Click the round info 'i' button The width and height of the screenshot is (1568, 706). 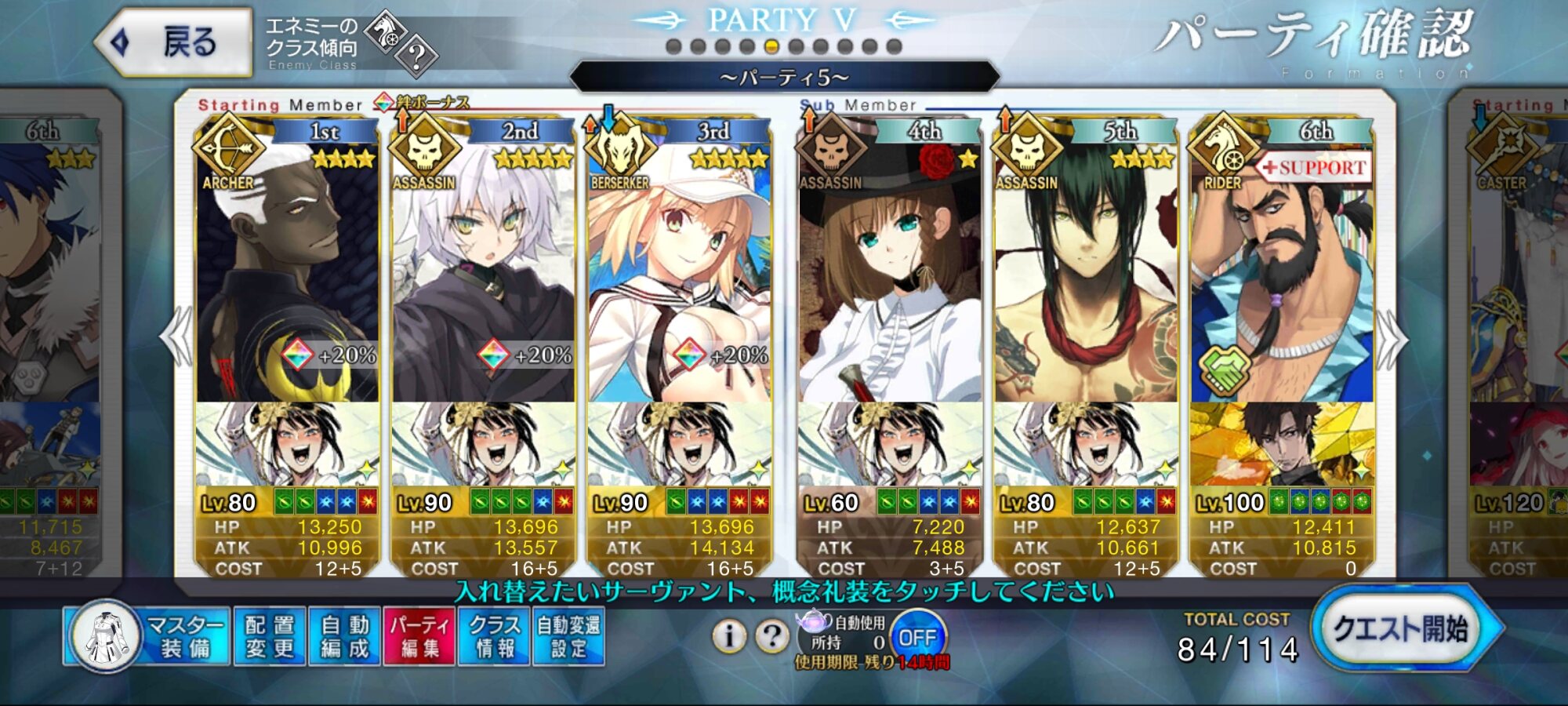pyautogui.click(x=729, y=636)
